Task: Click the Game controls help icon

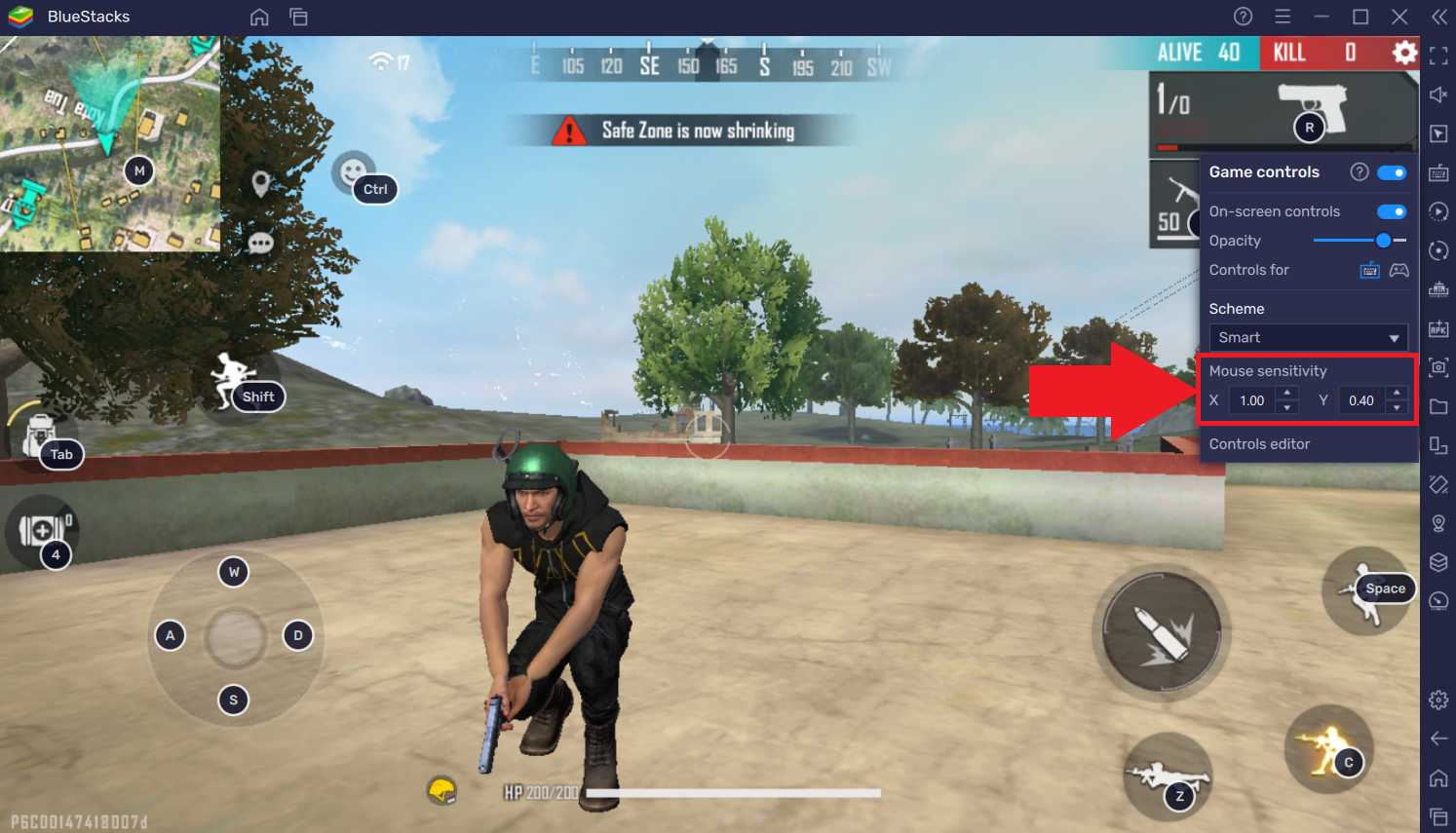Action: coord(1360,171)
